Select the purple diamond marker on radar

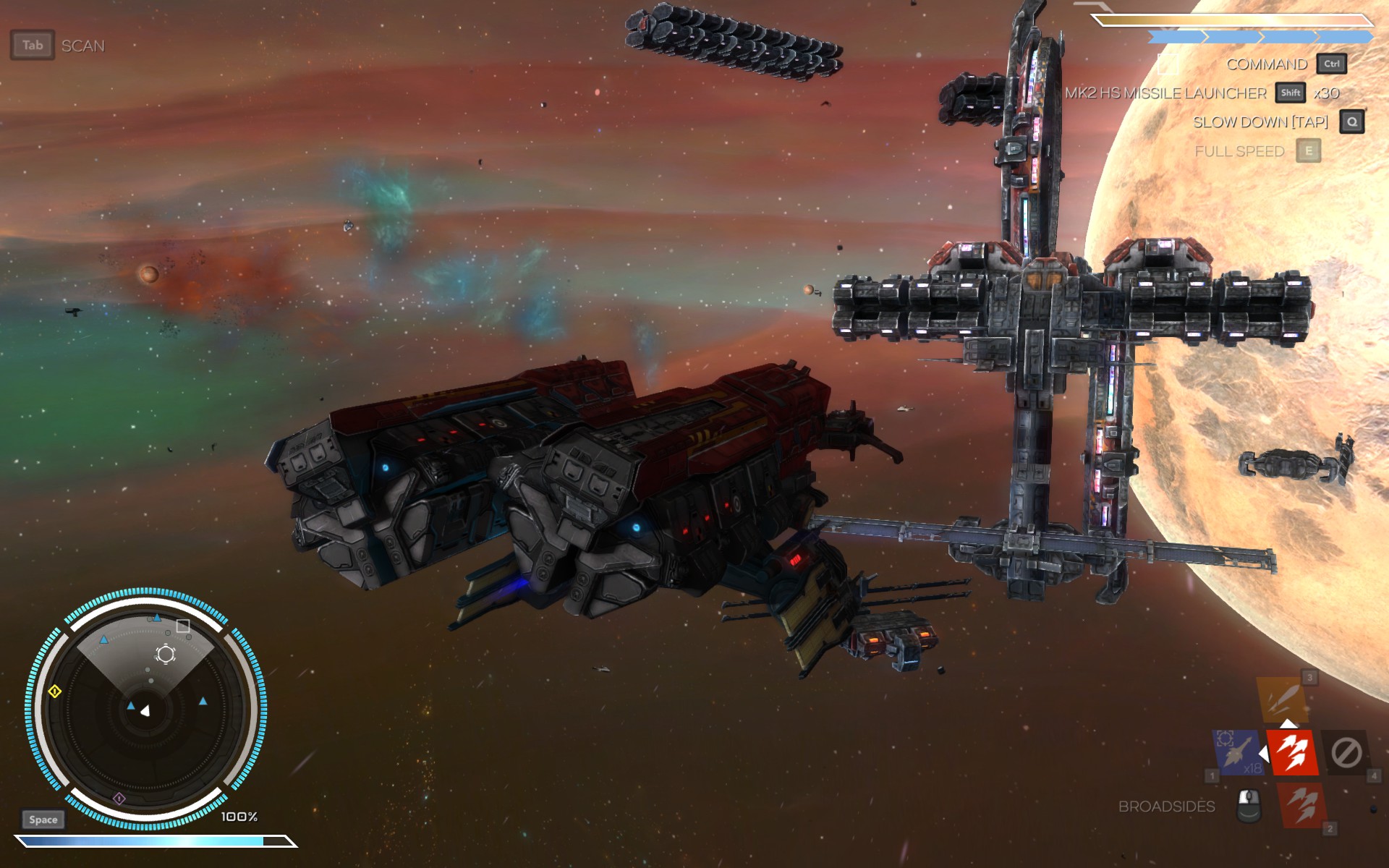click(x=119, y=799)
